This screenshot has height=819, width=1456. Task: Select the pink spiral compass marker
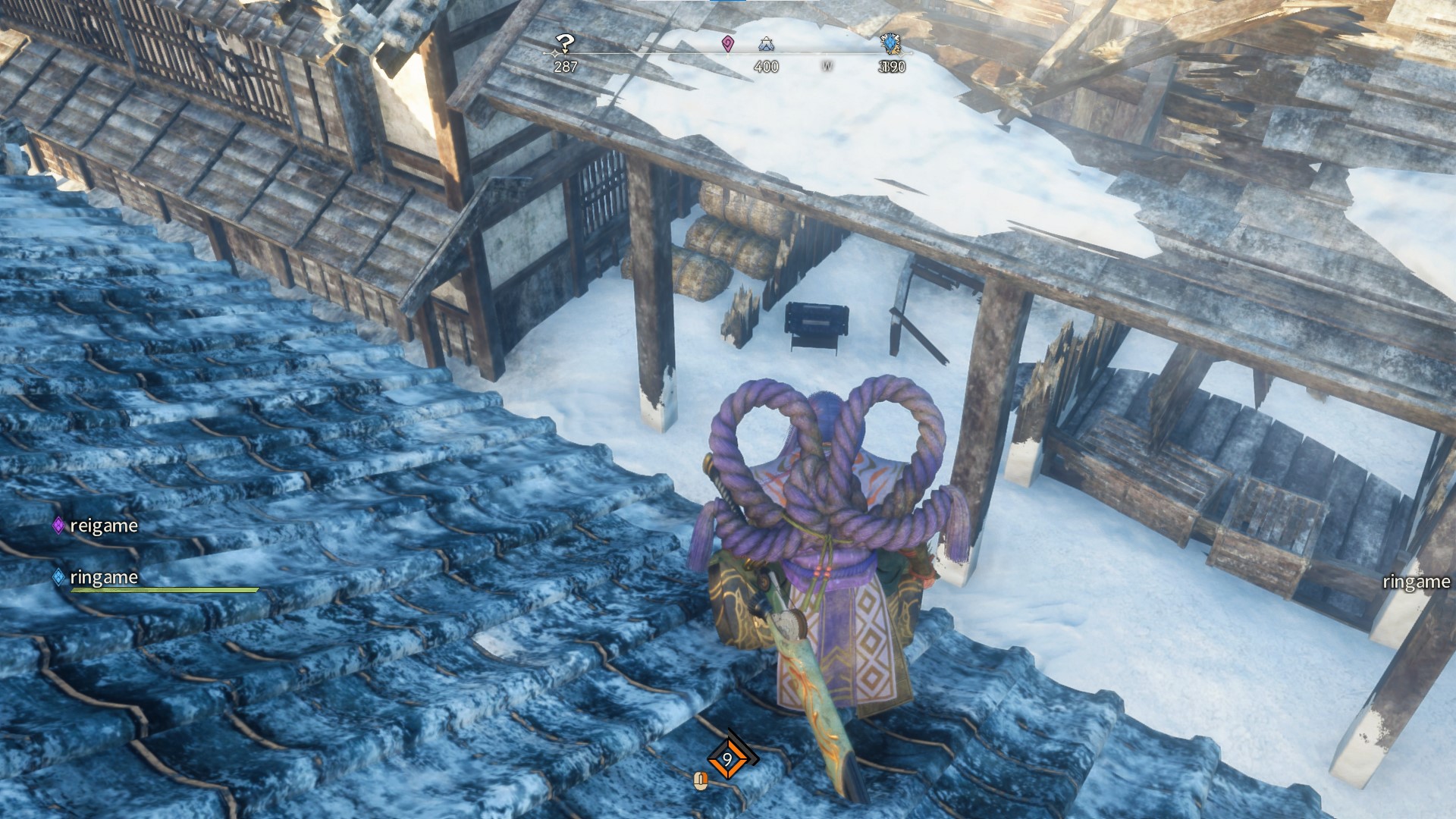pos(728,43)
